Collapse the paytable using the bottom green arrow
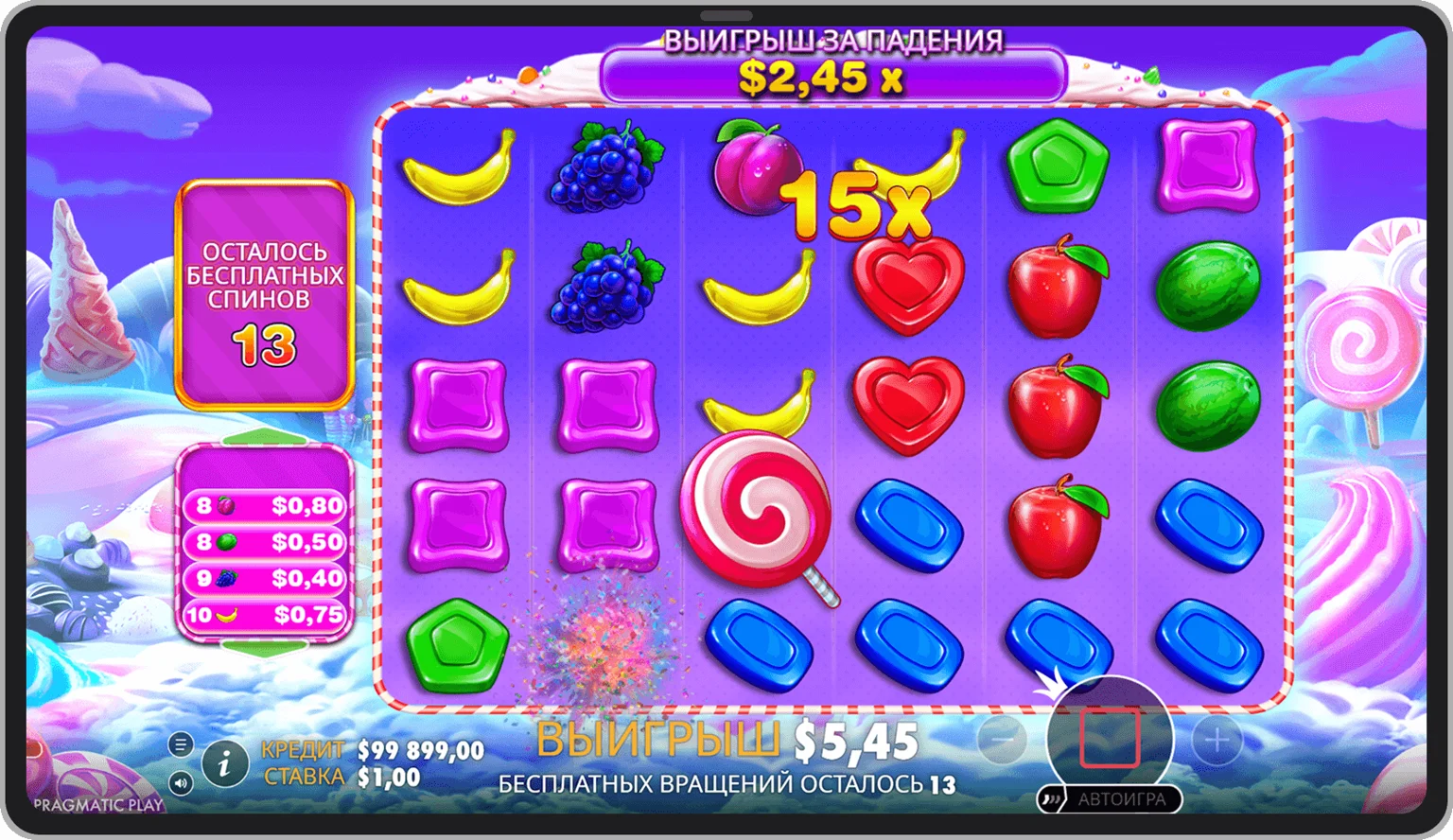The height and width of the screenshot is (840, 1453). pyautogui.click(x=265, y=647)
